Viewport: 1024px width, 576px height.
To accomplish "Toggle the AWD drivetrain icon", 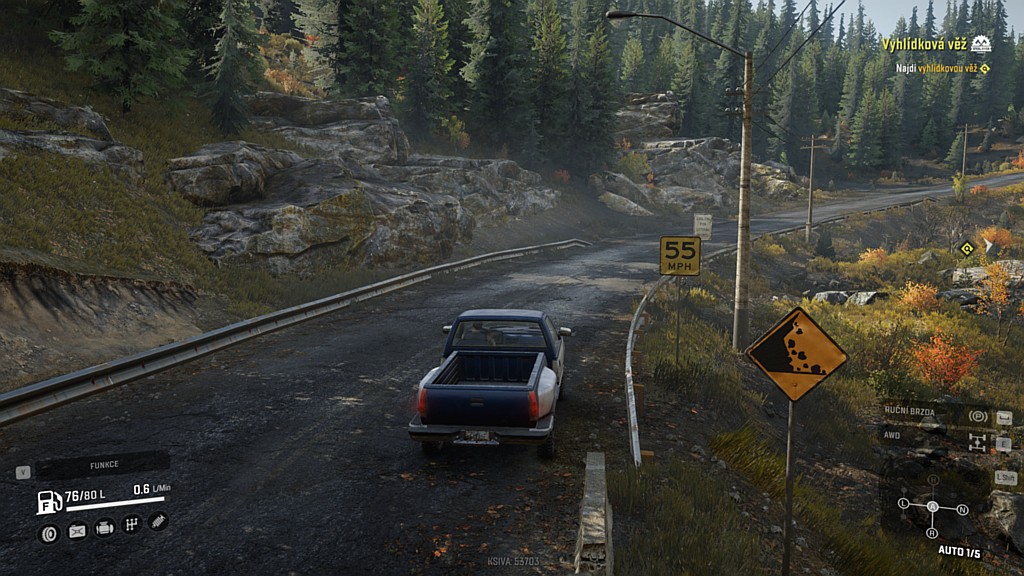I will point(976,442).
